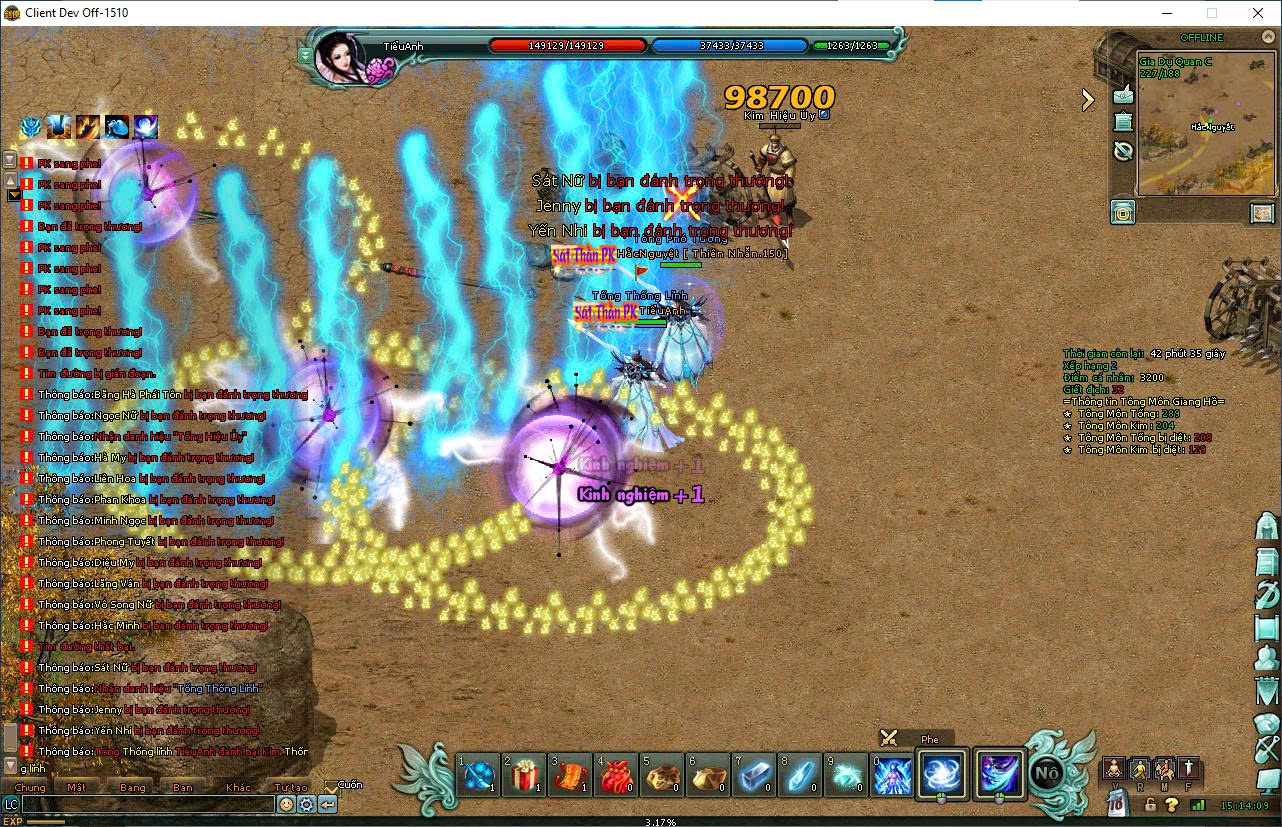Use the silver ingot in slot 7
1282x827 pixels.
coord(755,775)
